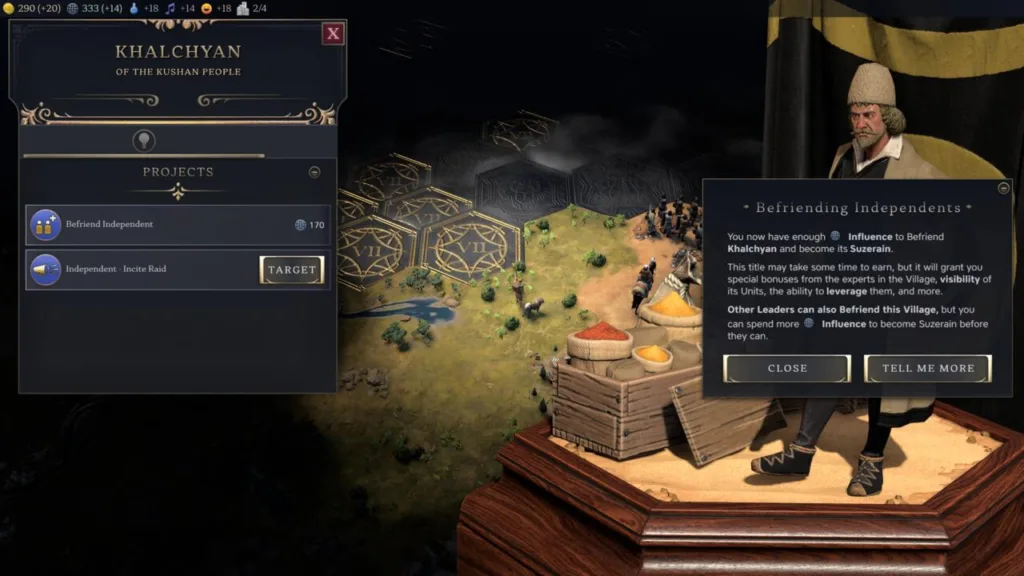
Task: Collapse the Projects section
Action: click(x=314, y=172)
